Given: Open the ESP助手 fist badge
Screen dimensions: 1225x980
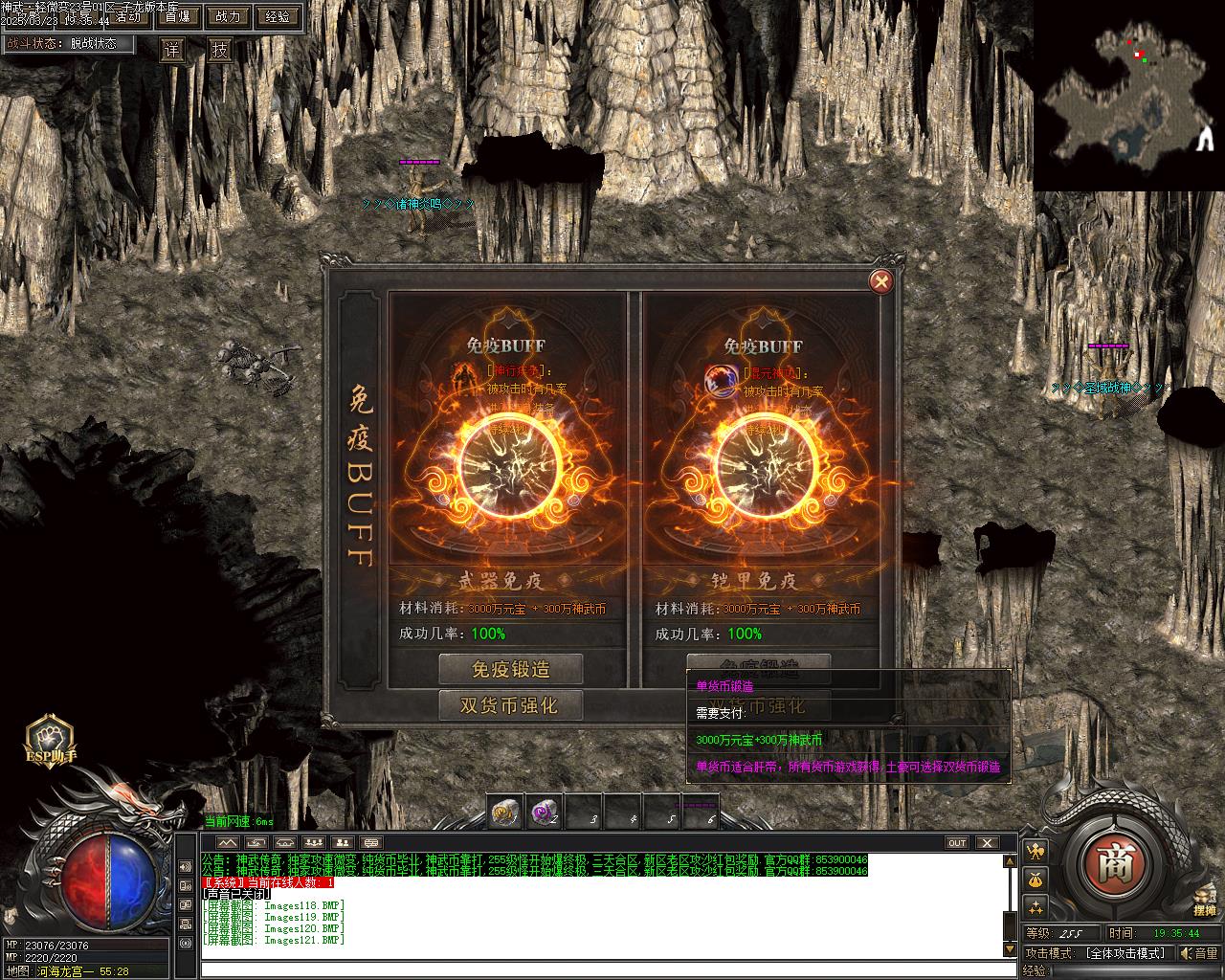Looking at the screenshot, I should click(x=50, y=739).
